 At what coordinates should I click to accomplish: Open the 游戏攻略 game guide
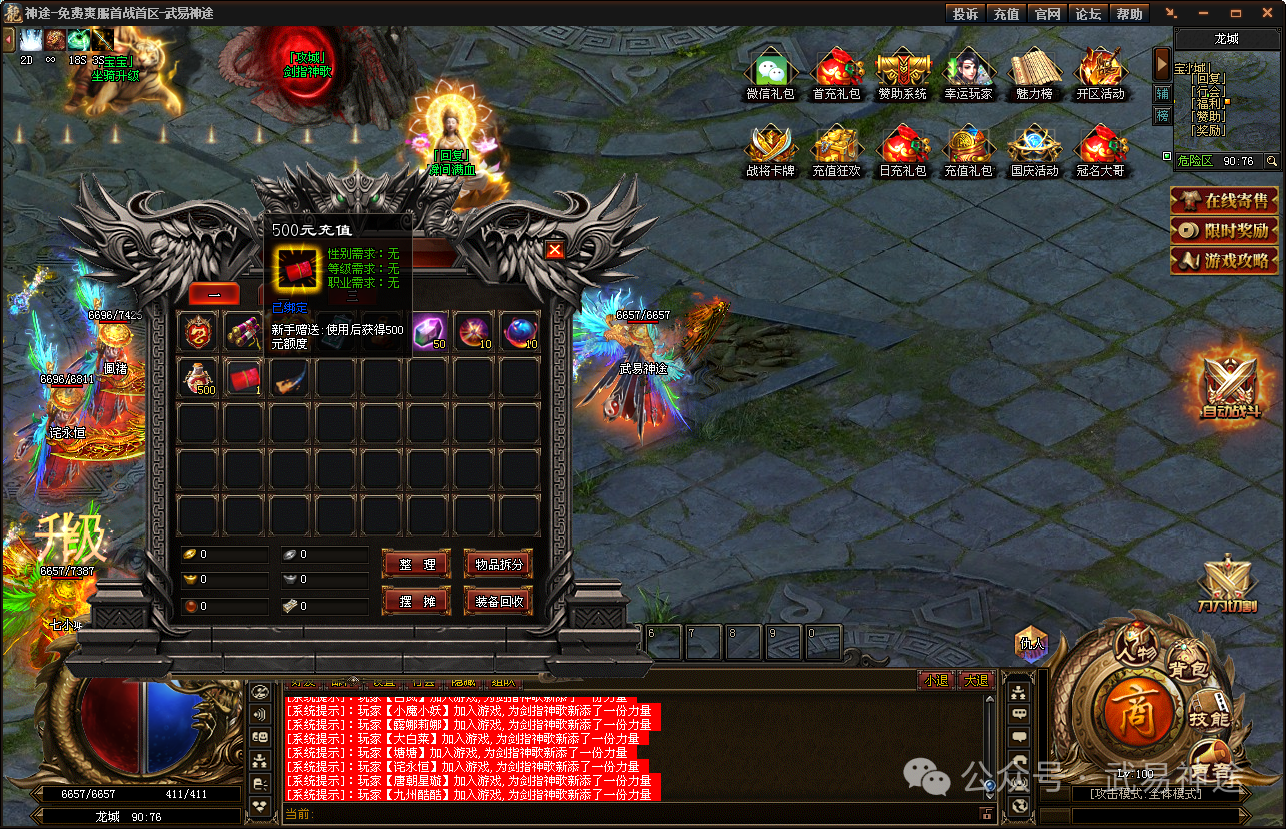1225,261
